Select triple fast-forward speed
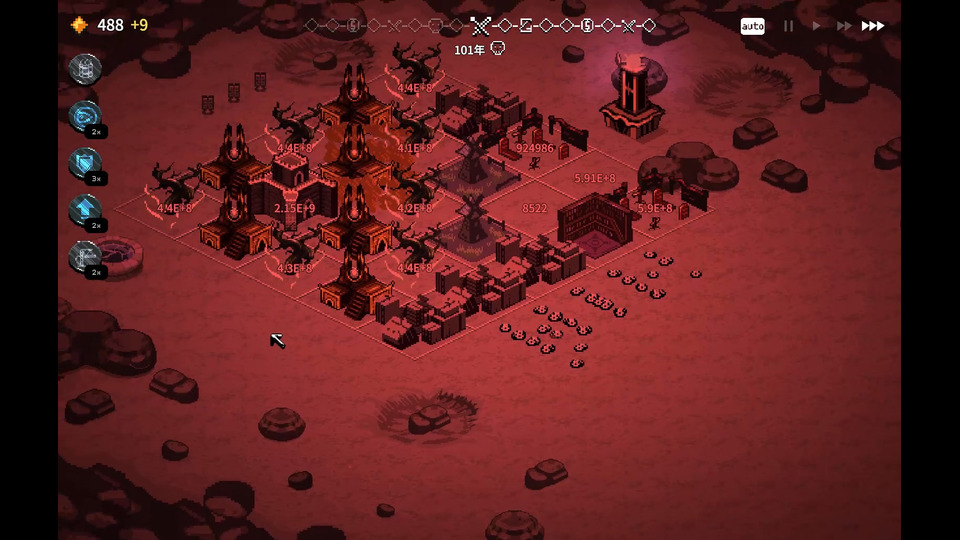 pyautogui.click(x=873, y=26)
